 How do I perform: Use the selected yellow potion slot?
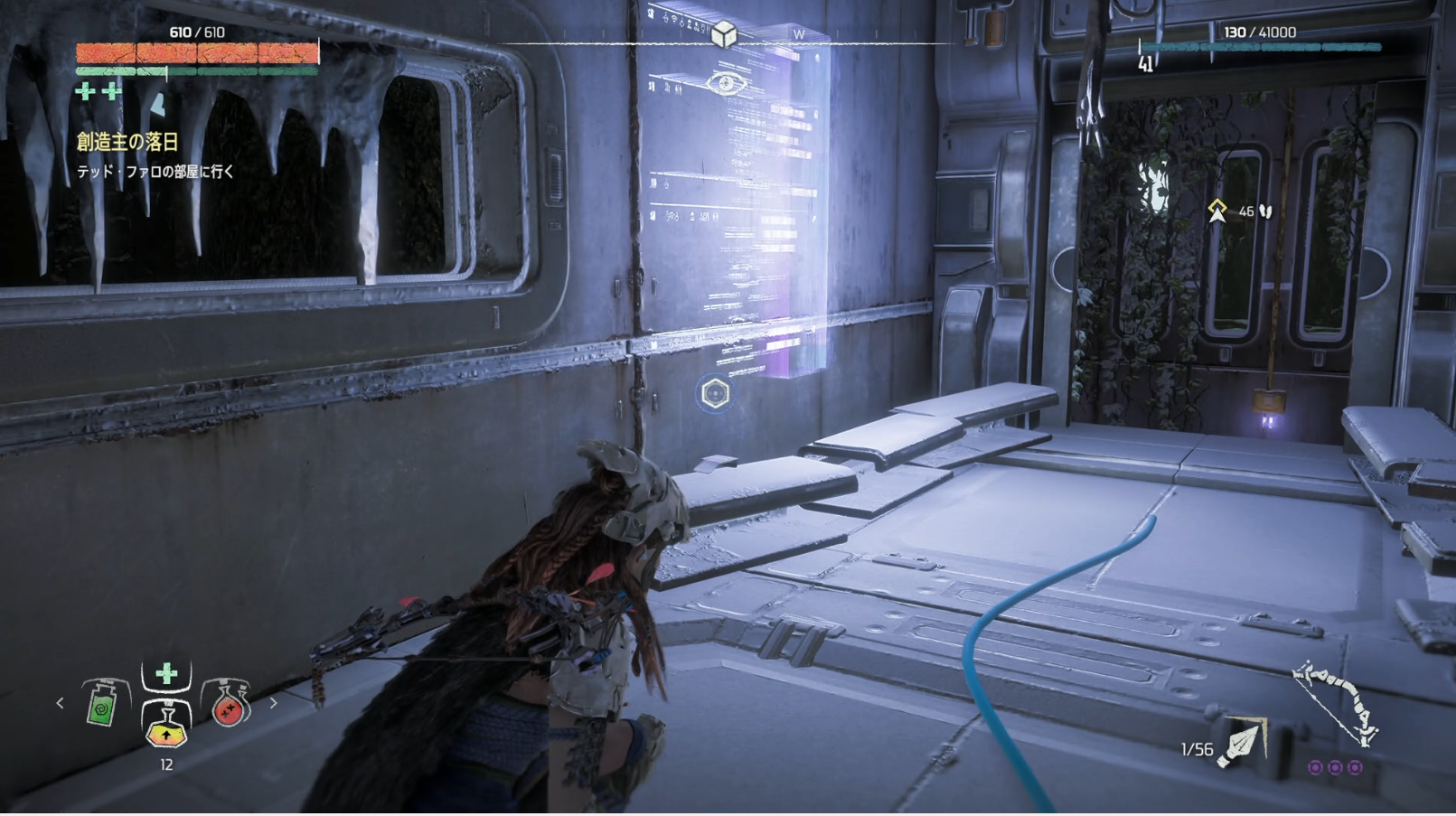point(166,725)
